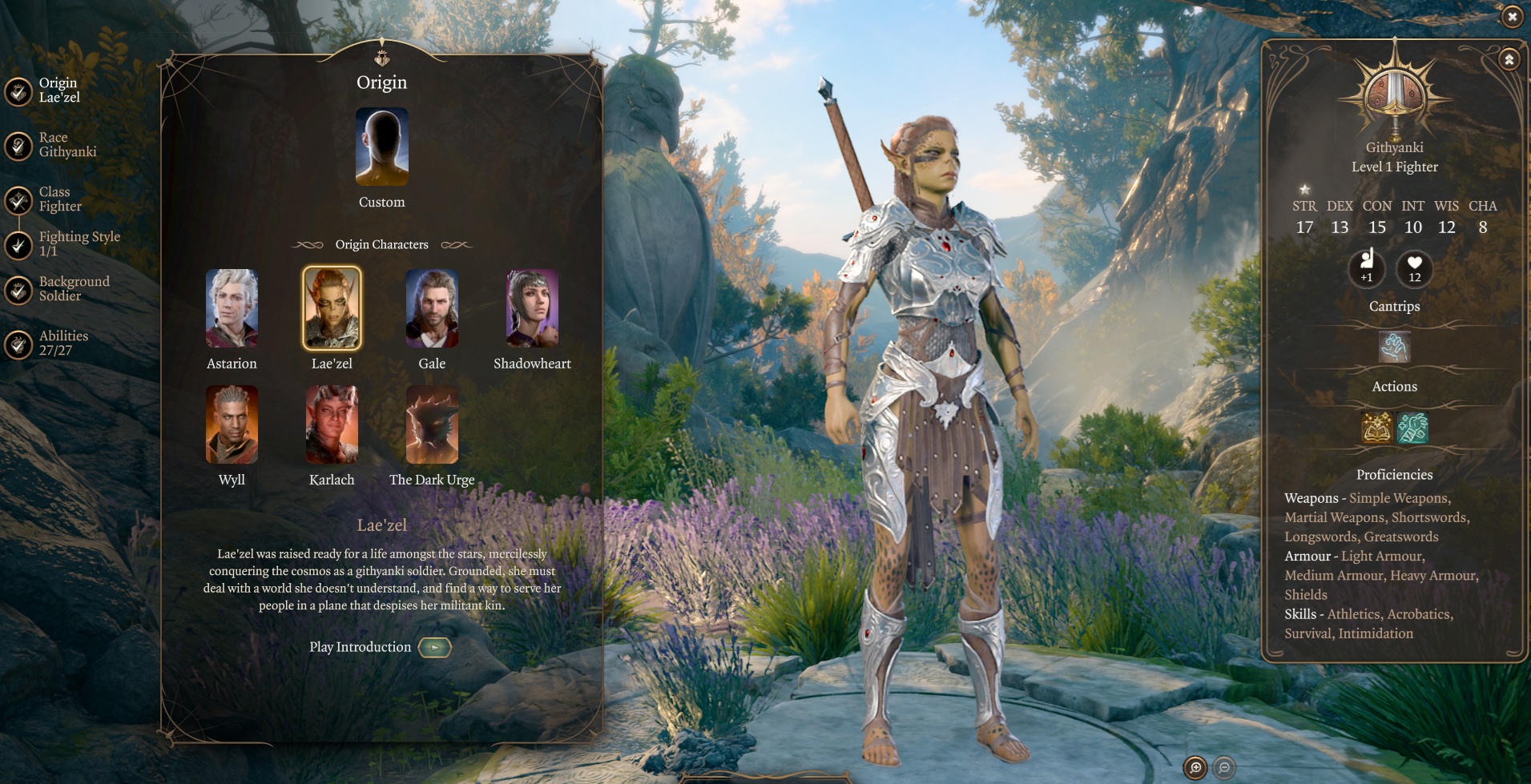The width and height of the screenshot is (1531, 784).
Task: Select the Custom origin portrait
Action: (x=382, y=147)
